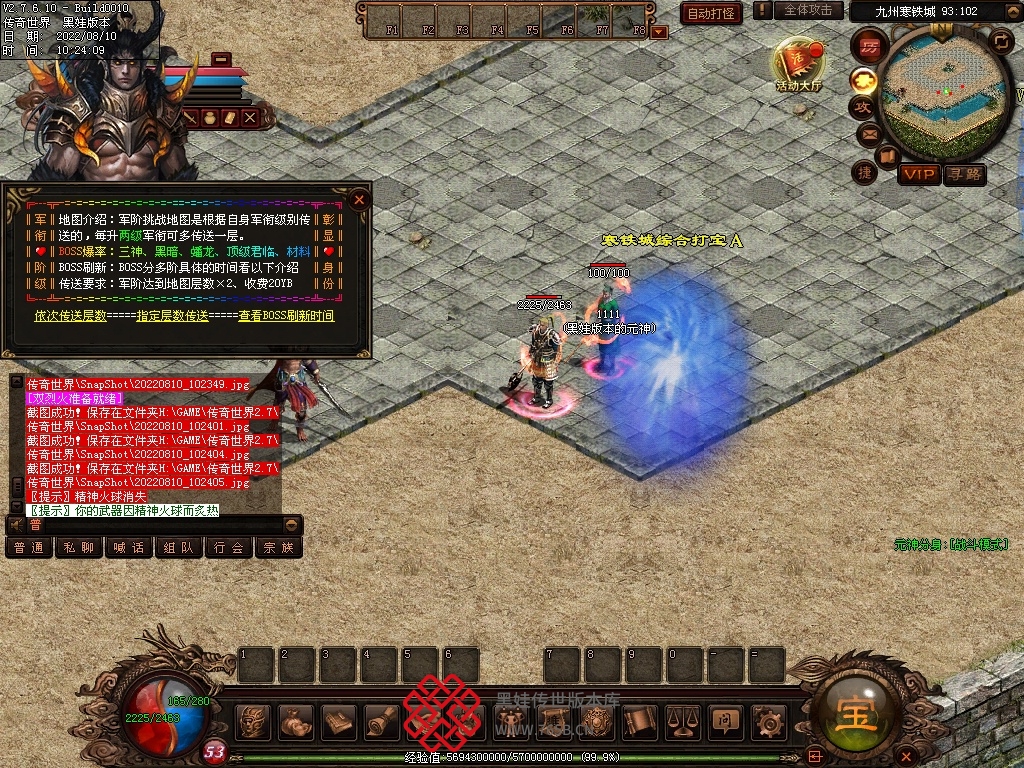Viewport: 1024px width, 768px height.
Task: Open the gear settings icon
Action: pos(768,721)
